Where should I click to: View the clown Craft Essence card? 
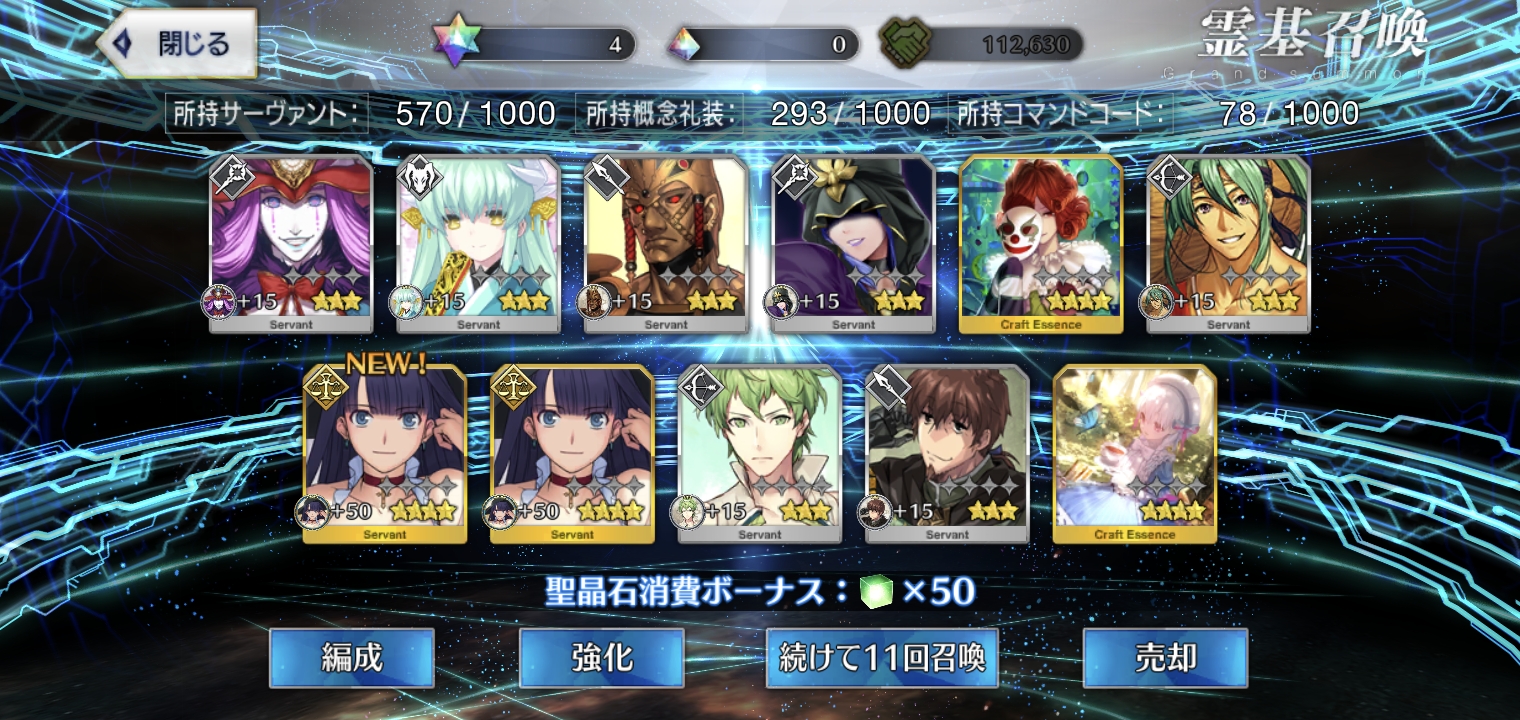[1041, 243]
